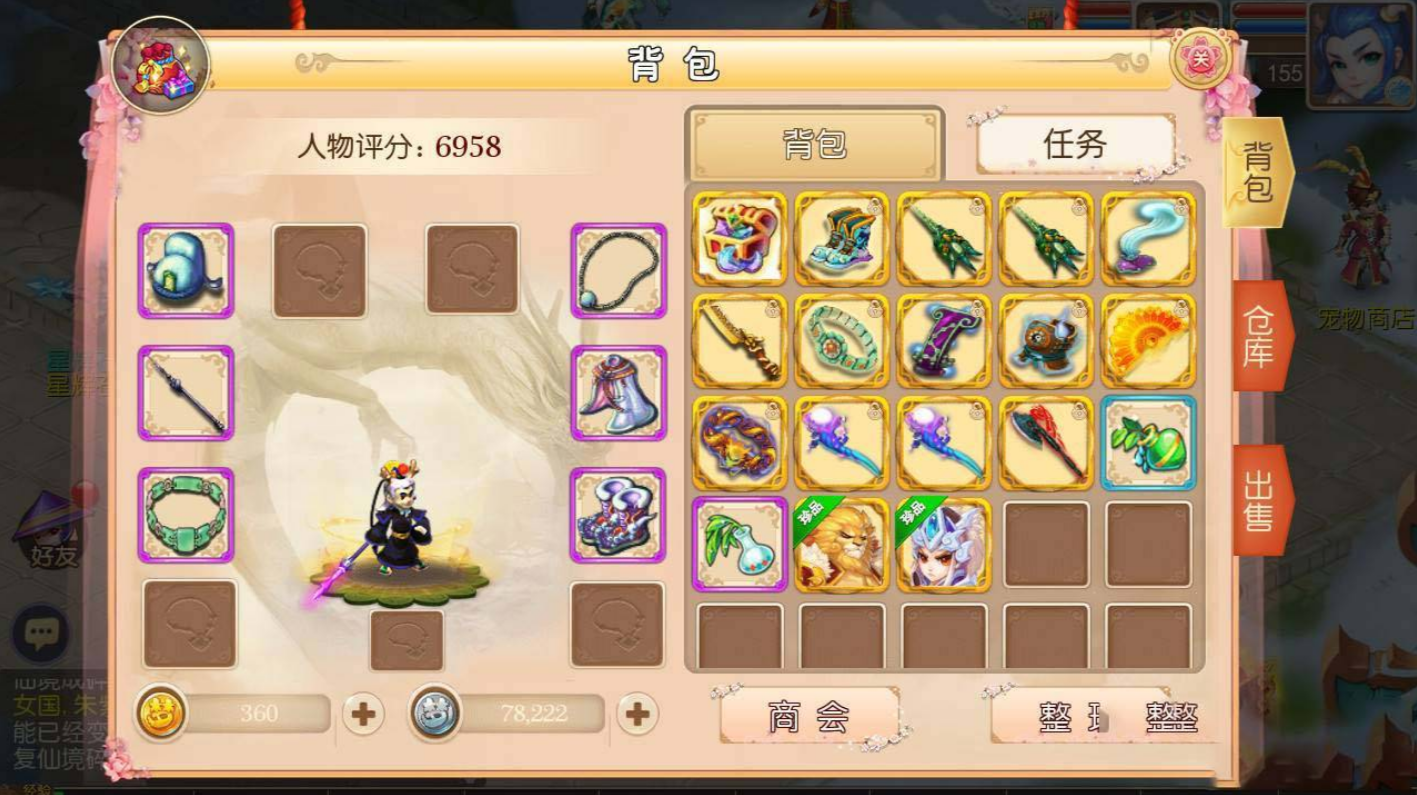Select the teddy bear item in the grid

1045,343
